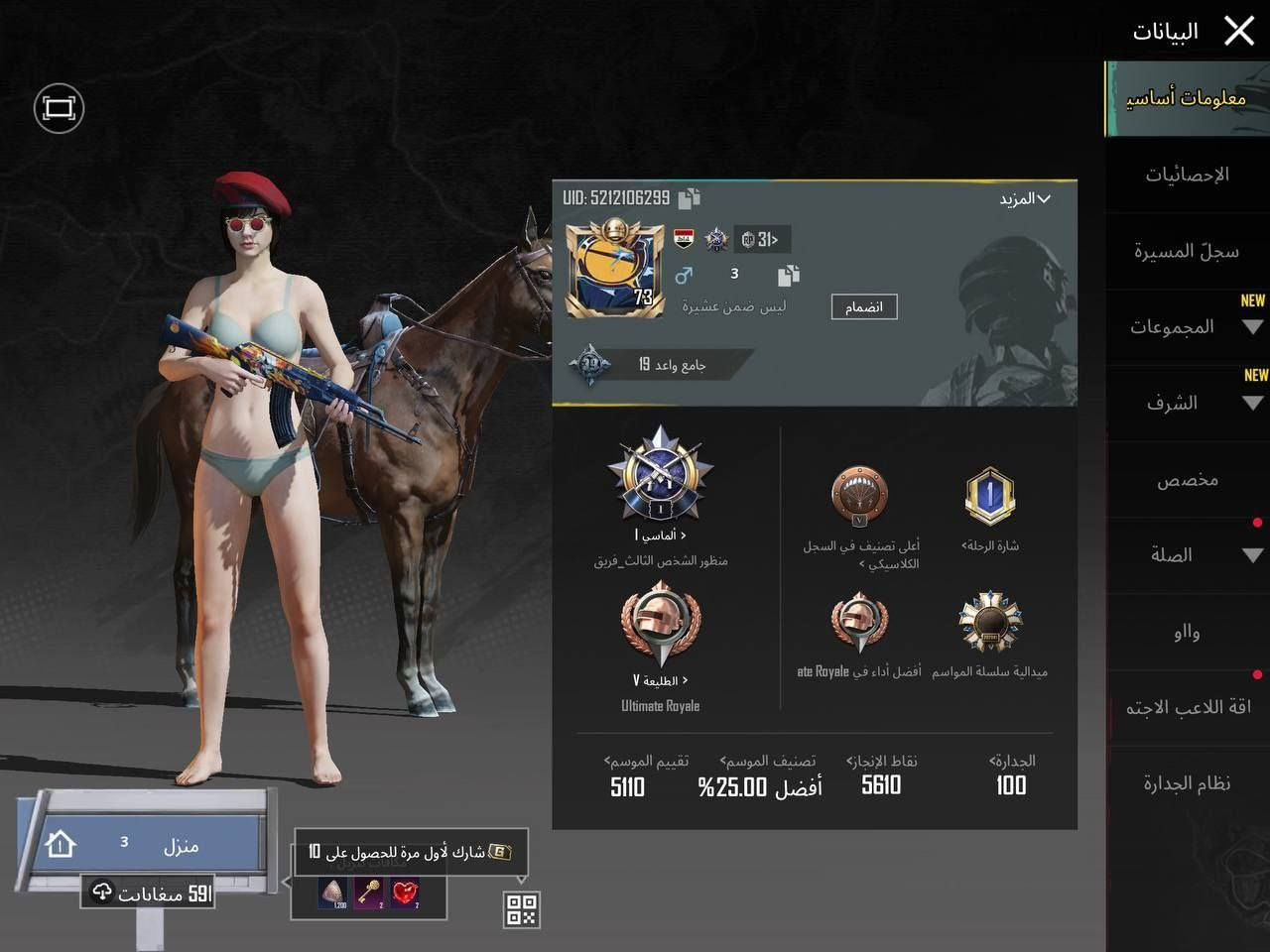Copy the player UID

690,198
